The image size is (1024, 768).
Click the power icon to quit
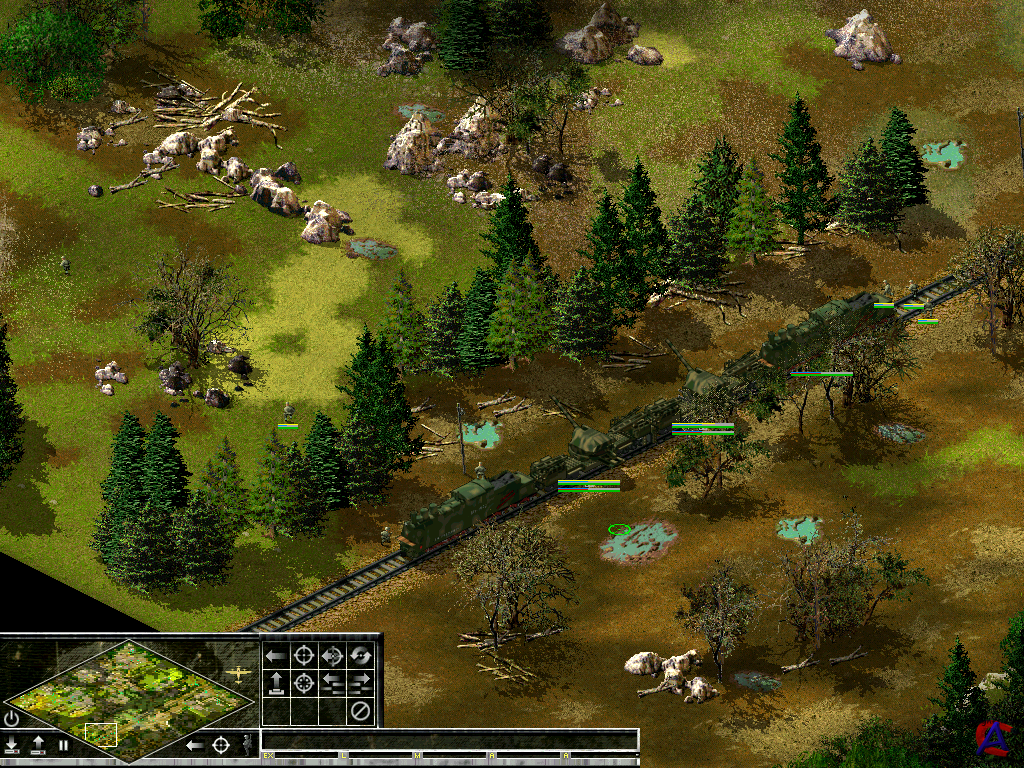point(11,718)
